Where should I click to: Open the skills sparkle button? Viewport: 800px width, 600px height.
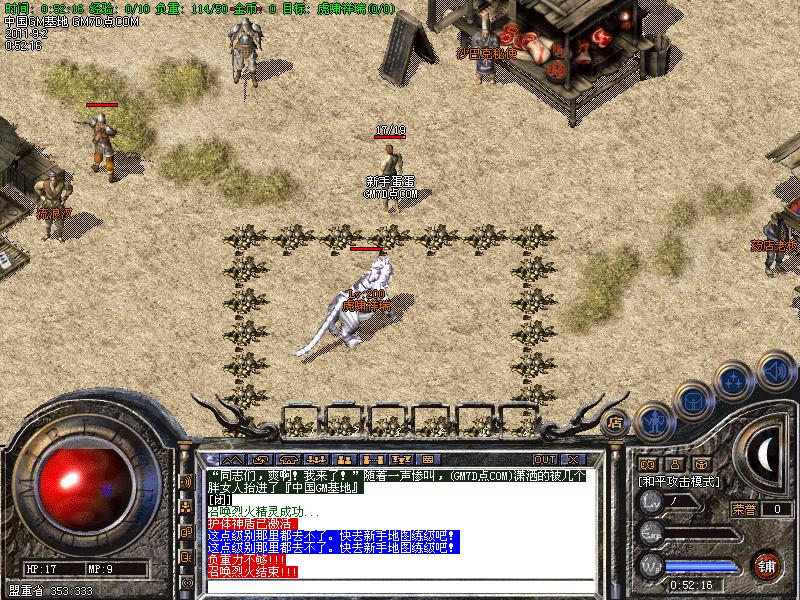point(735,381)
